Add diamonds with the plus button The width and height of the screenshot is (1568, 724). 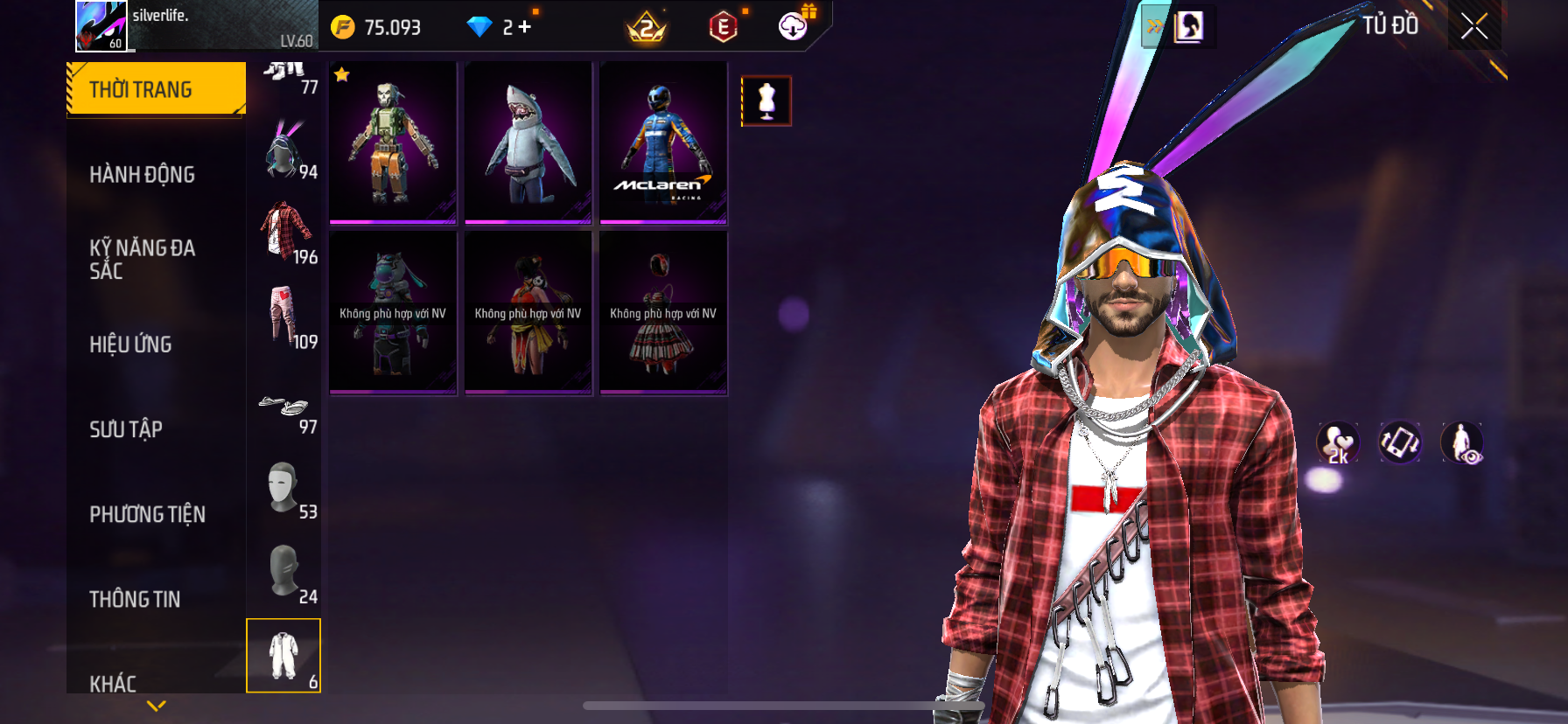(x=524, y=27)
